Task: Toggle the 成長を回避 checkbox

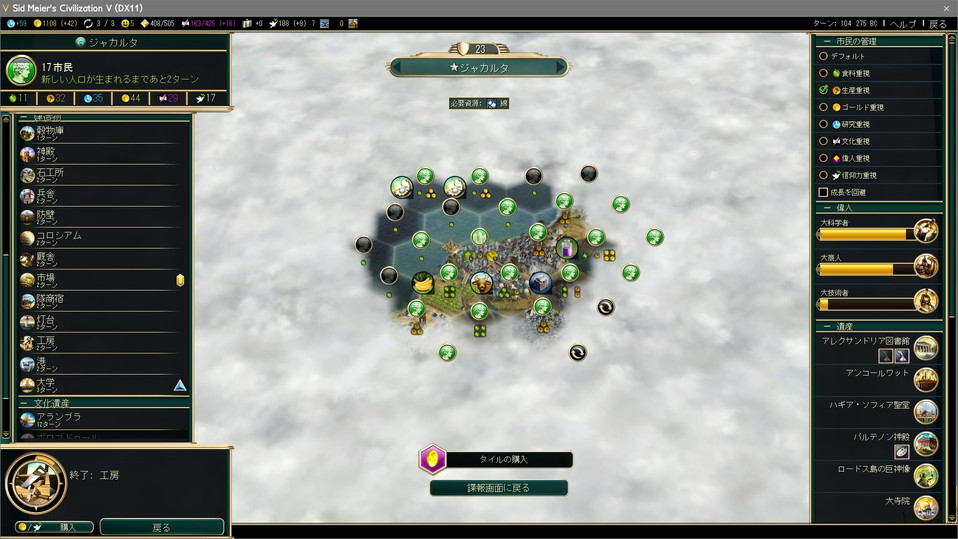Action: [824, 192]
